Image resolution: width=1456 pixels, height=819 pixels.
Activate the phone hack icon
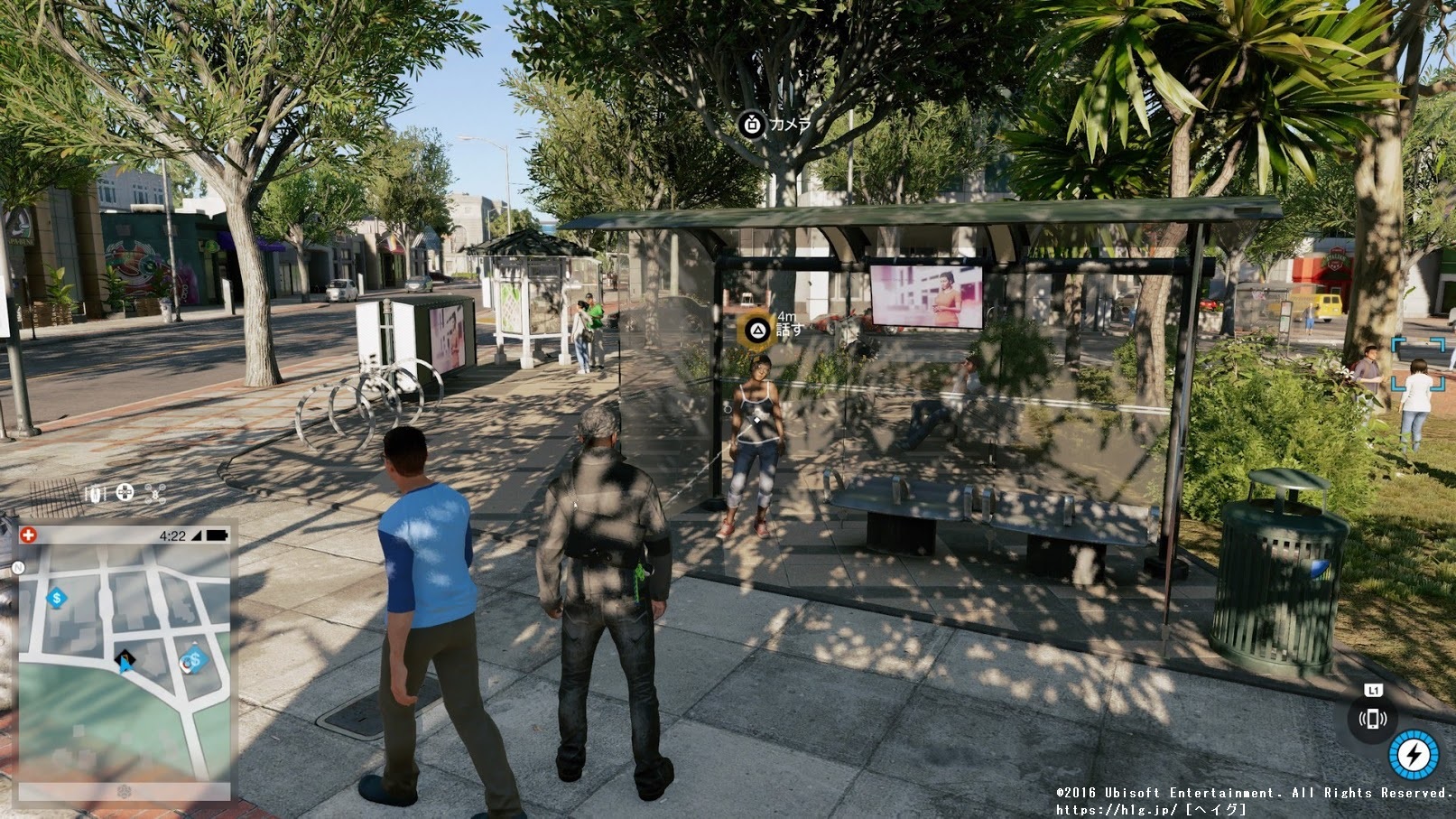(1372, 720)
